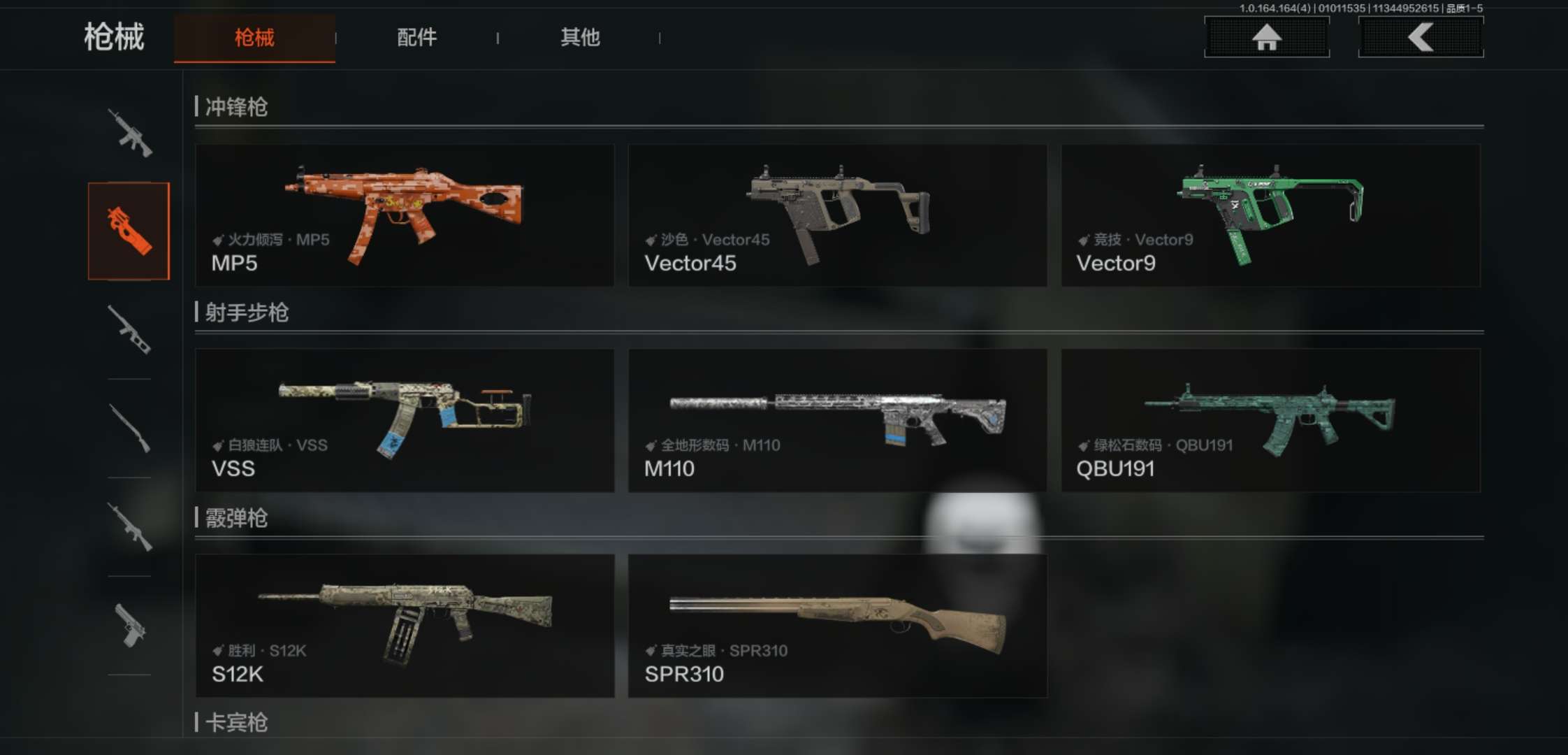This screenshot has width=1568, height=755.
Task: Open the carbine category in sidebar
Action: point(129,526)
